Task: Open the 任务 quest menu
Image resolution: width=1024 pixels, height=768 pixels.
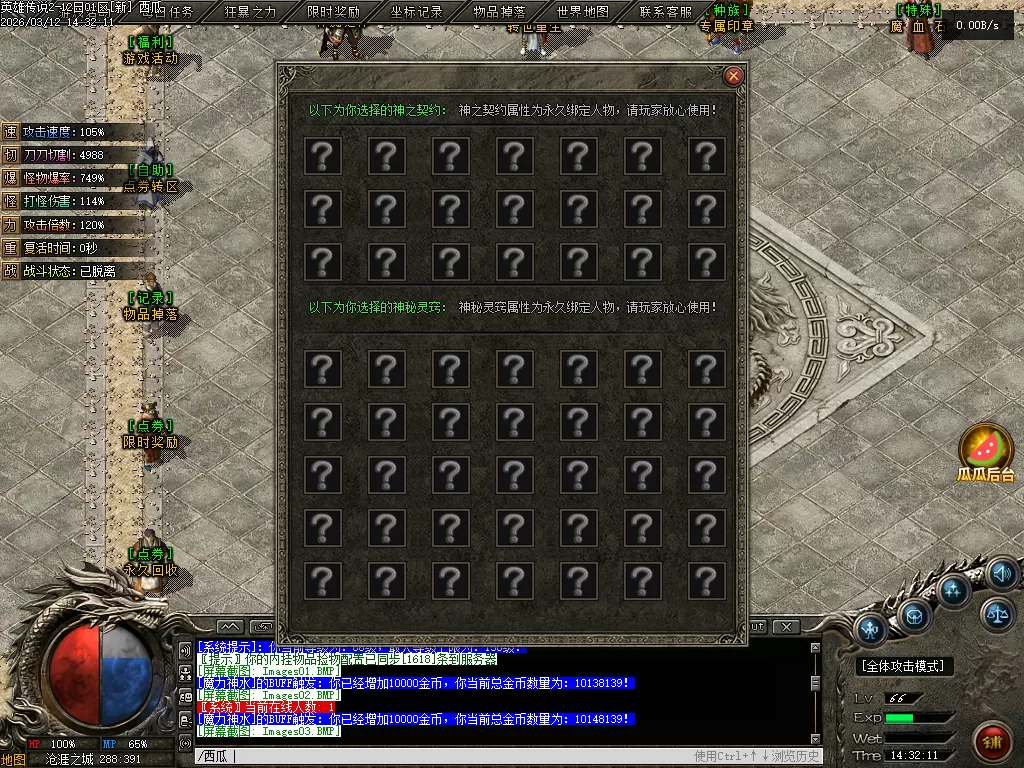Action: pyautogui.click(x=181, y=12)
